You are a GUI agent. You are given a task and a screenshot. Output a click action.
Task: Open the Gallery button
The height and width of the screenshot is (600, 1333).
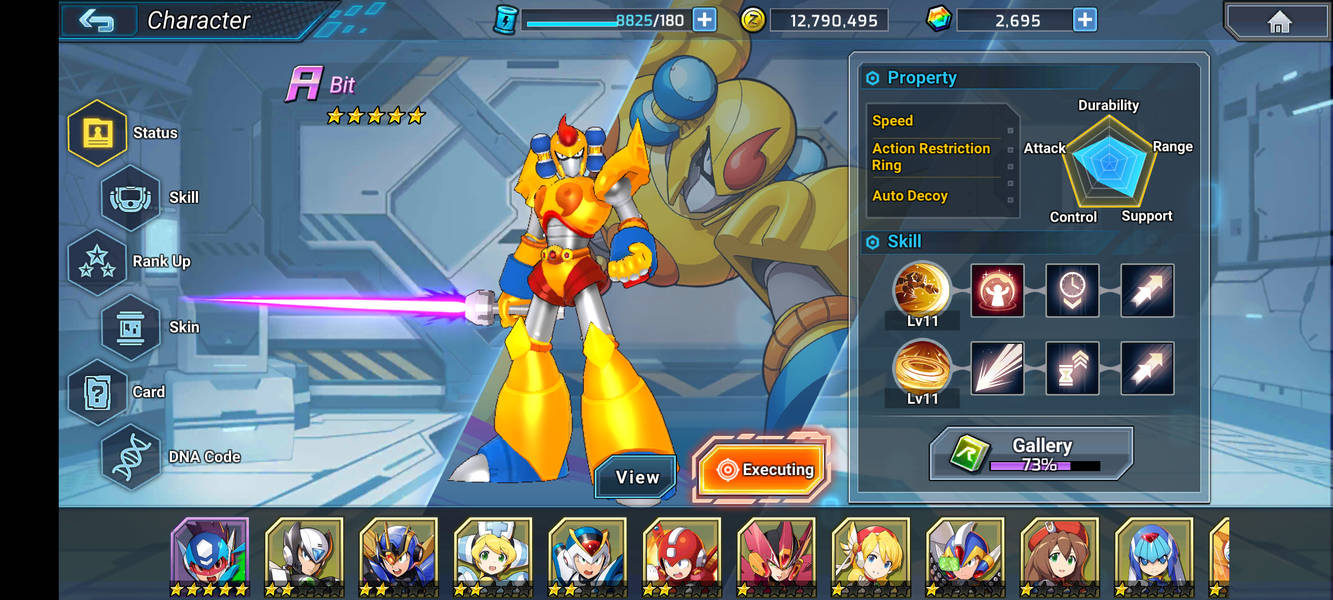tap(1032, 453)
